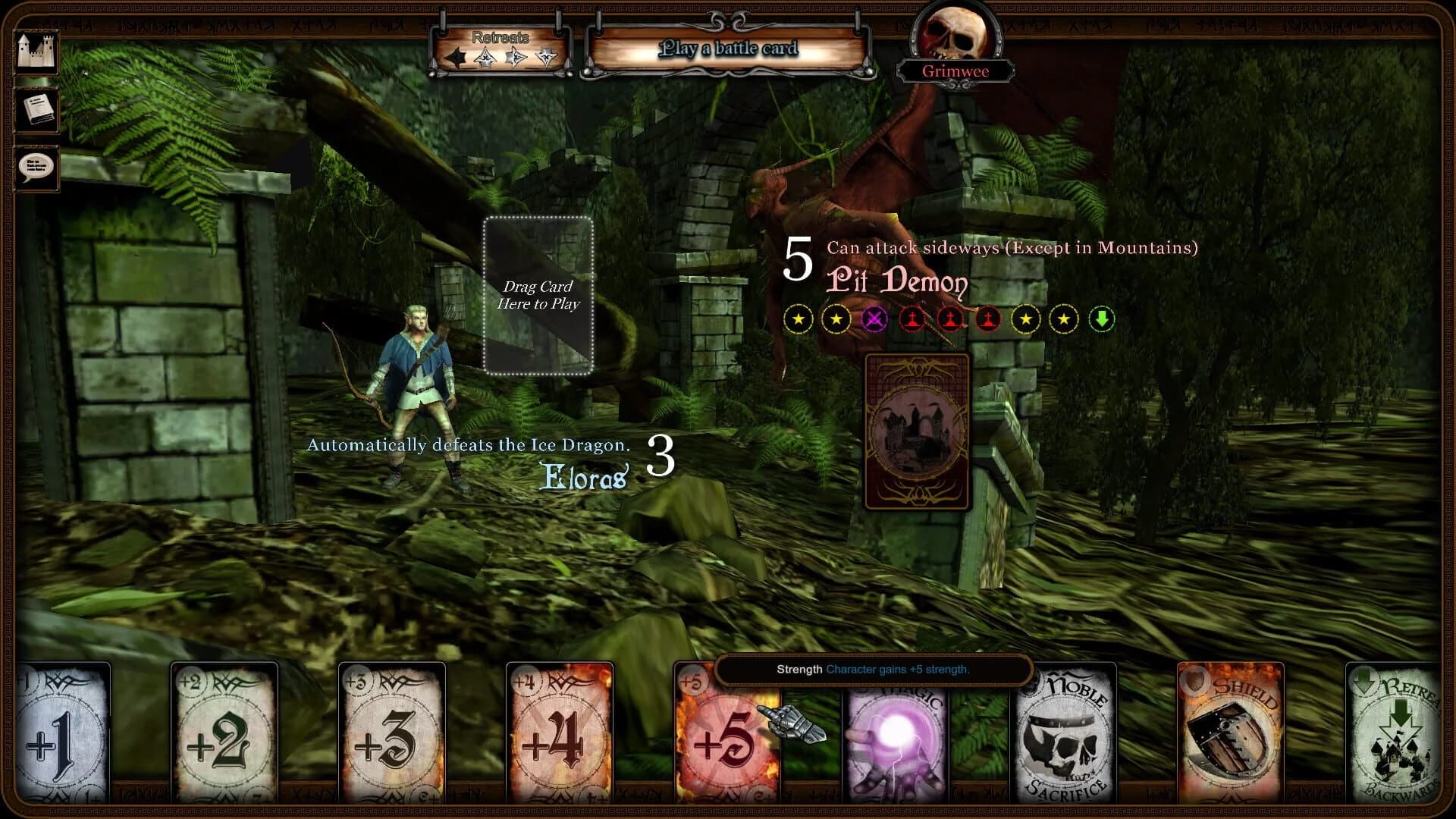Click the Drag Card Here to Play slot
This screenshot has width=1456, height=819.
click(x=538, y=294)
